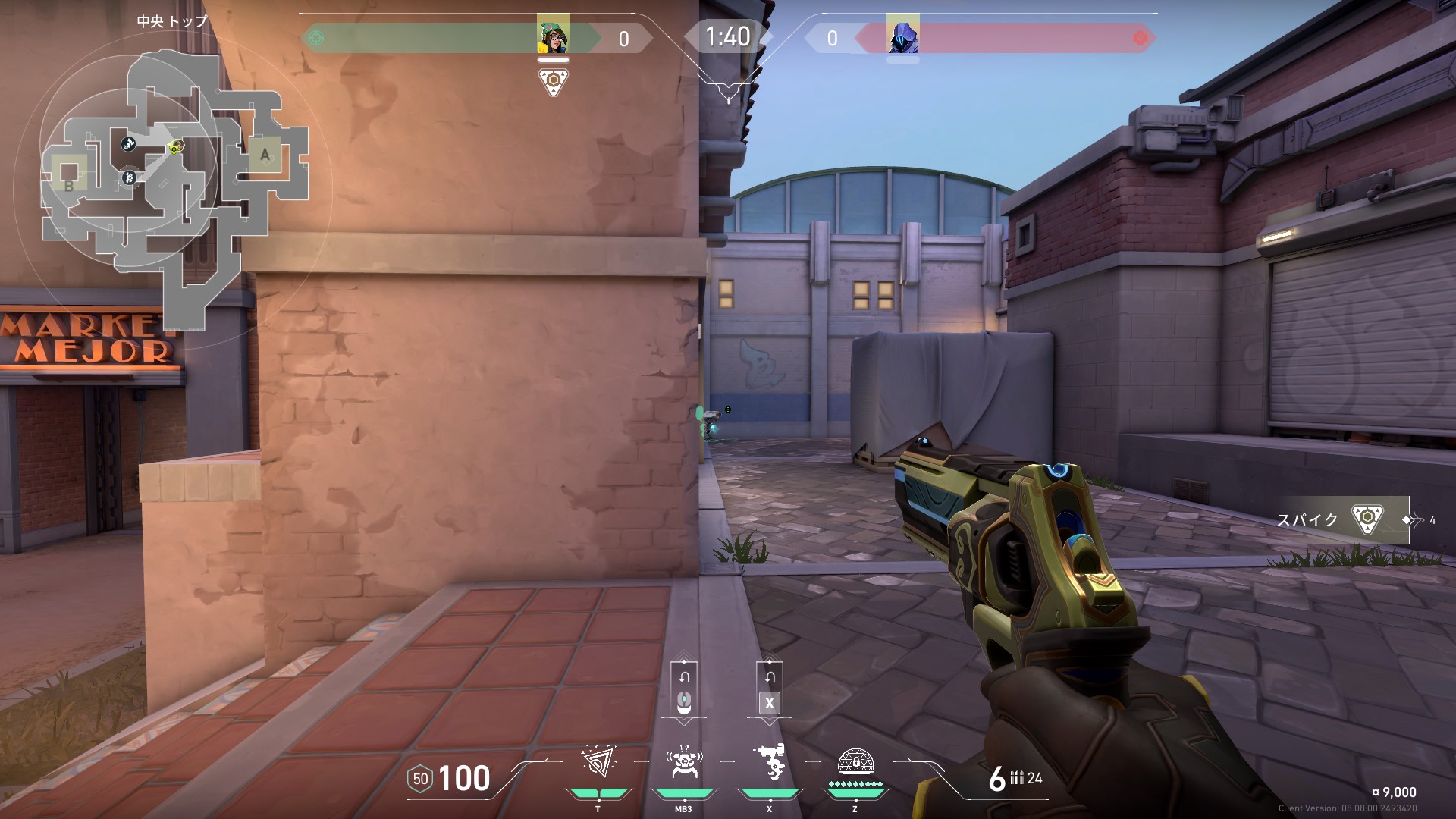Click the yellow player marker on the minimap
1456x819 pixels.
(175, 149)
